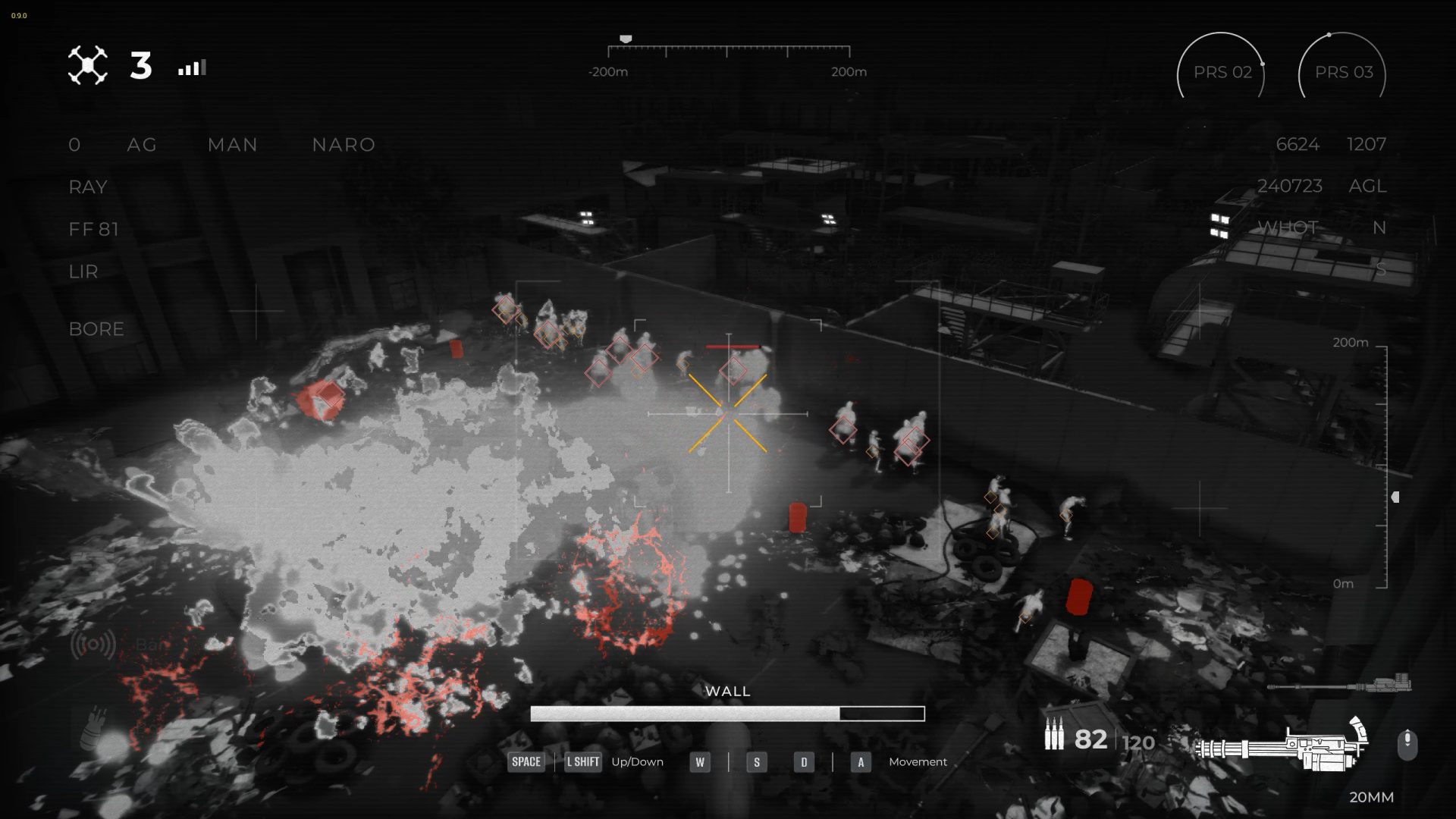1456x819 pixels.
Task: Click the -200m distance scale marker at top
Action: coord(609,72)
